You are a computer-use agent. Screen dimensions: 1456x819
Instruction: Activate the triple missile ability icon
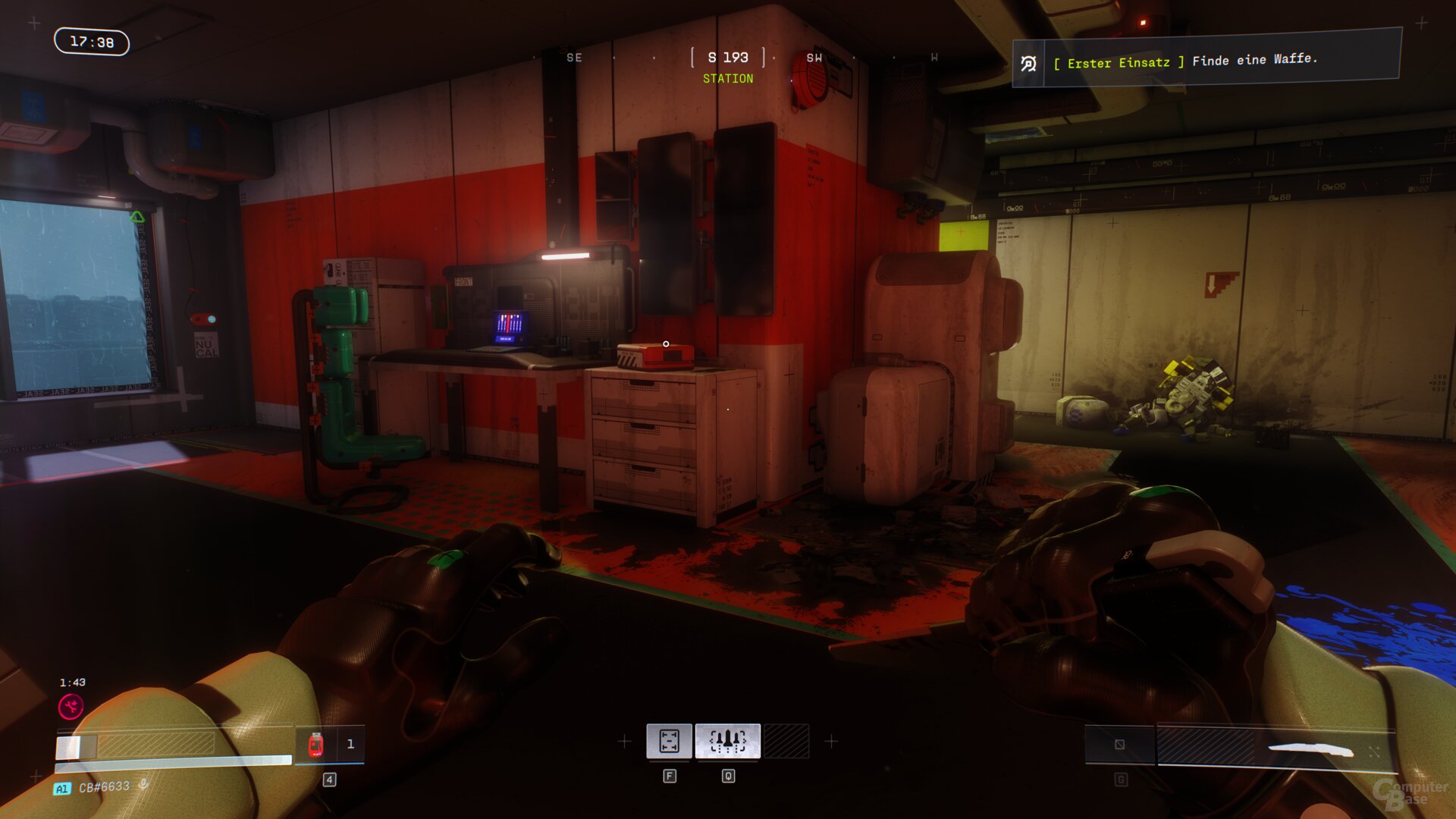tap(727, 741)
